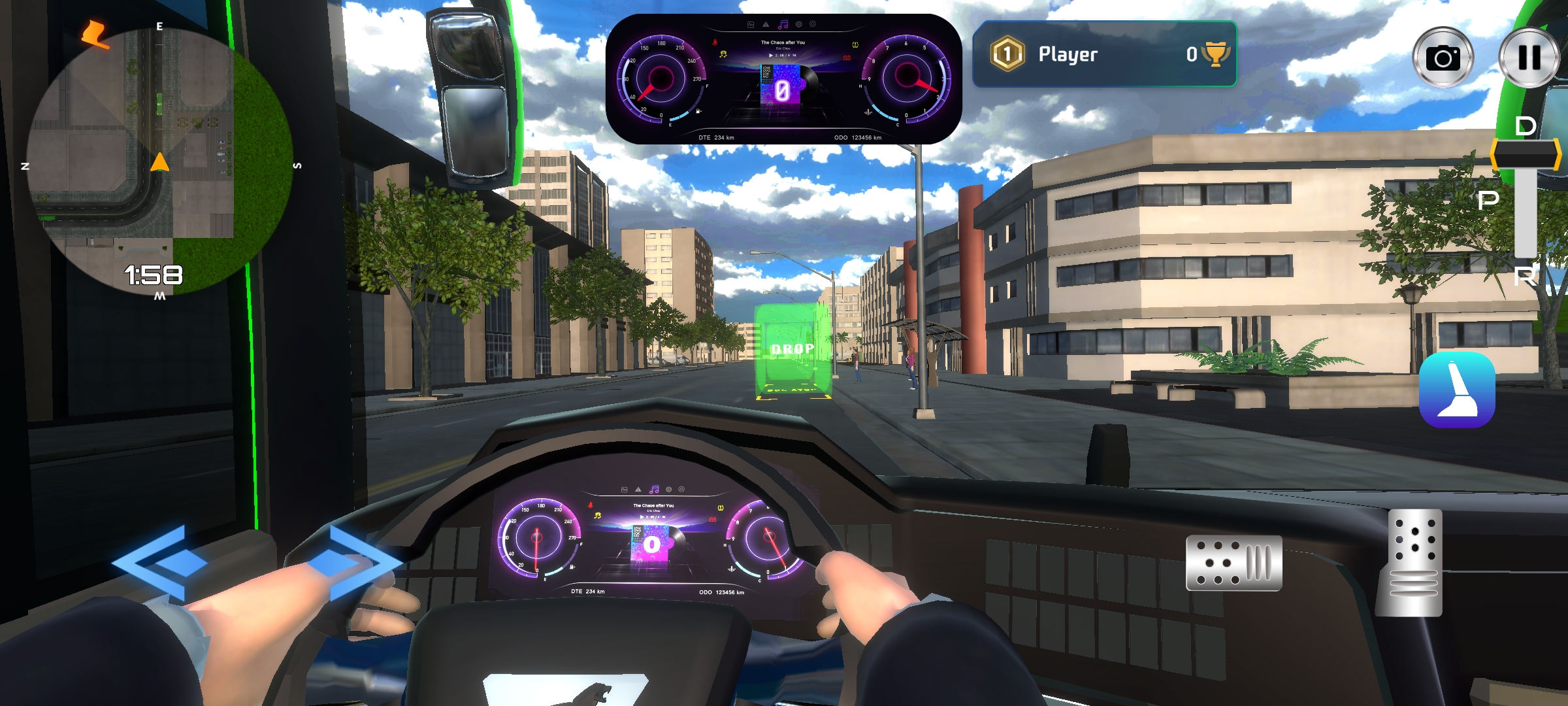Steer right with the blue arrow
This screenshot has width=1568, height=706.
[356, 563]
